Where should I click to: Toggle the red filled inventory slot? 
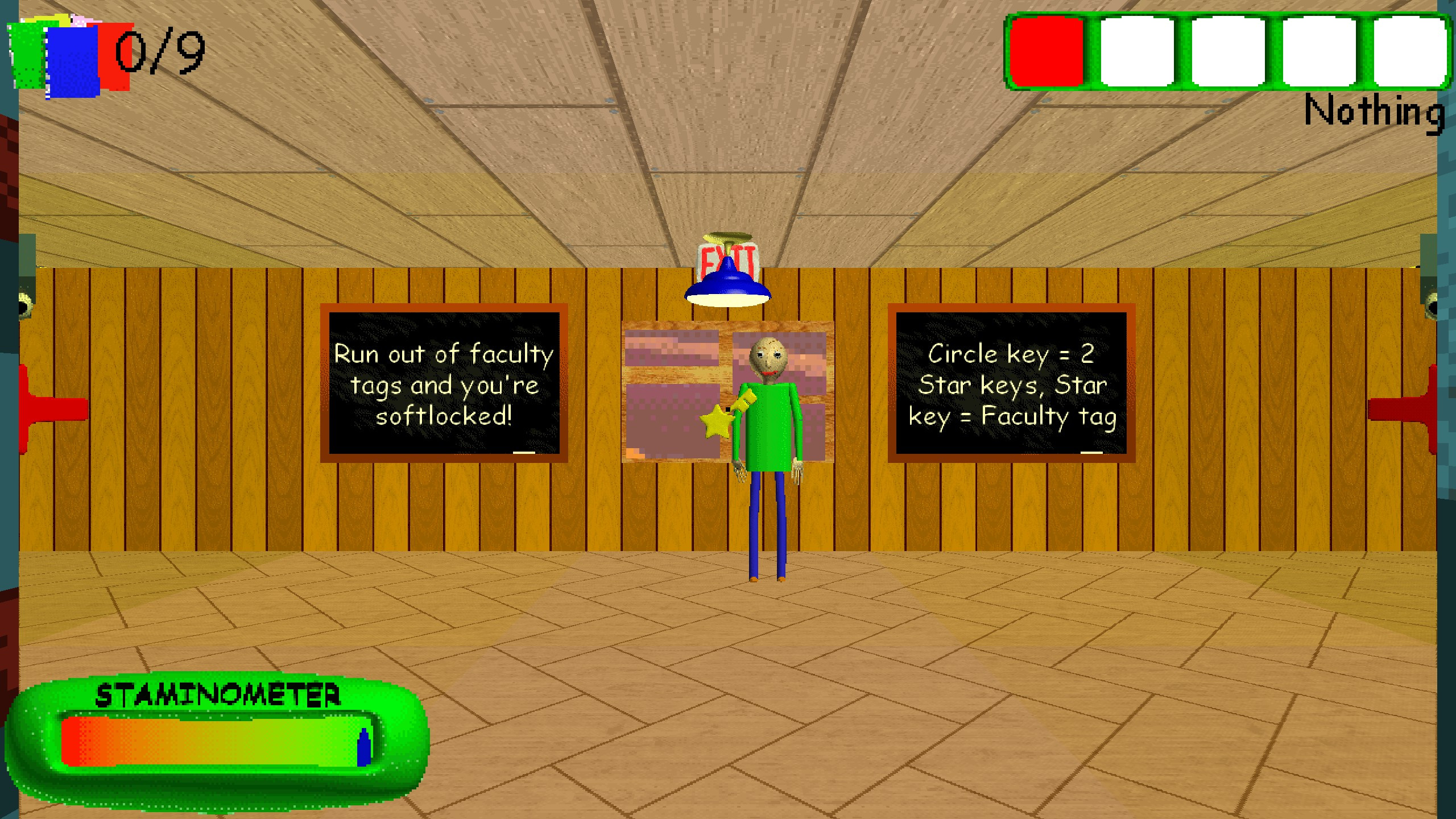tap(1046, 54)
